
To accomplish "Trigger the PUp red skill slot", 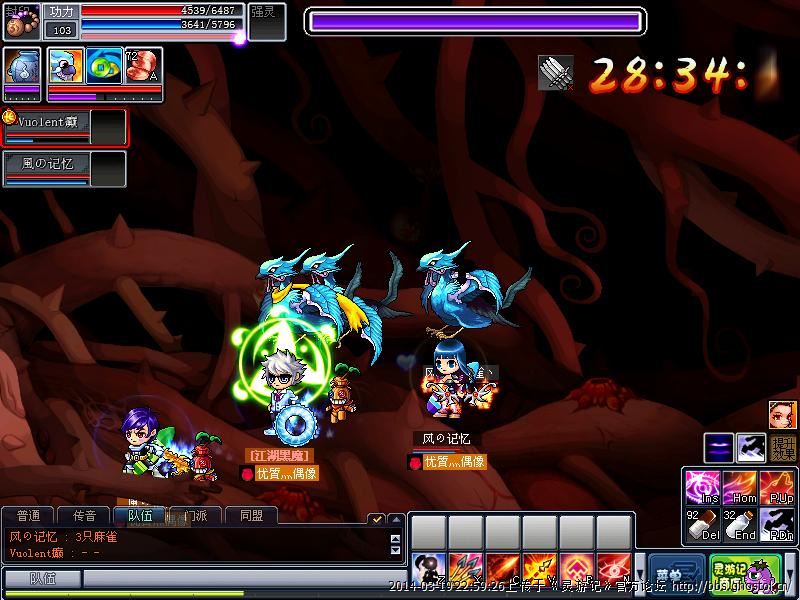I will (778, 487).
